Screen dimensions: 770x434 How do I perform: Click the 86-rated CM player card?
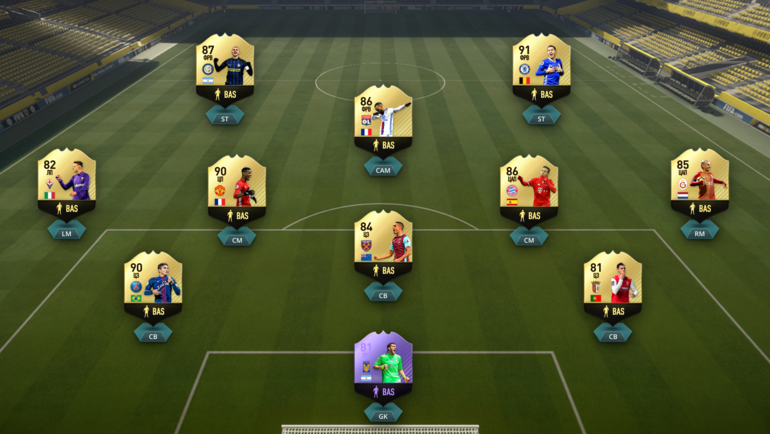click(x=528, y=189)
